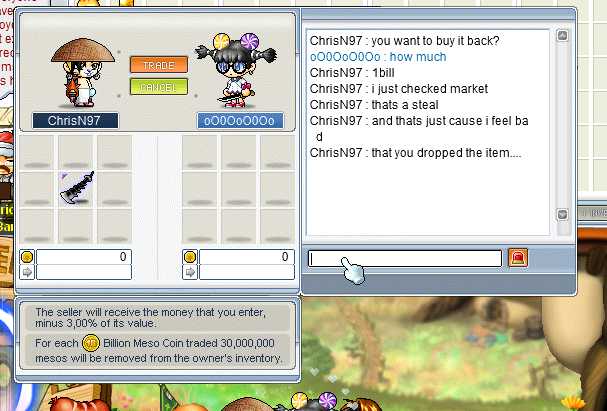Click the meso coin button under ChrisN97's slots
The width and height of the screenshot is (607, 411).
(x=27, y=256)
